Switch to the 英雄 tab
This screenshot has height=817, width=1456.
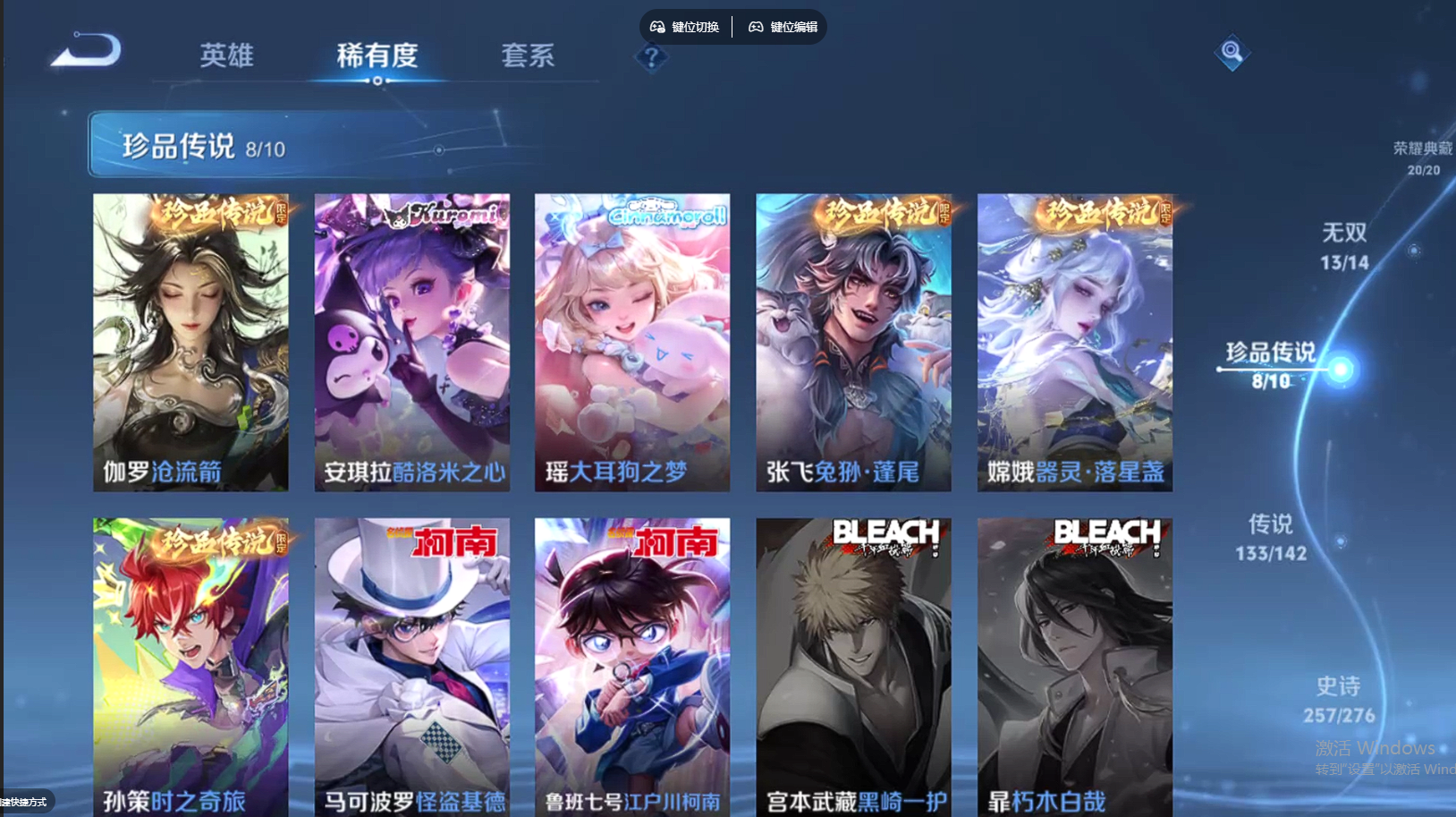(x=225, y=55)
